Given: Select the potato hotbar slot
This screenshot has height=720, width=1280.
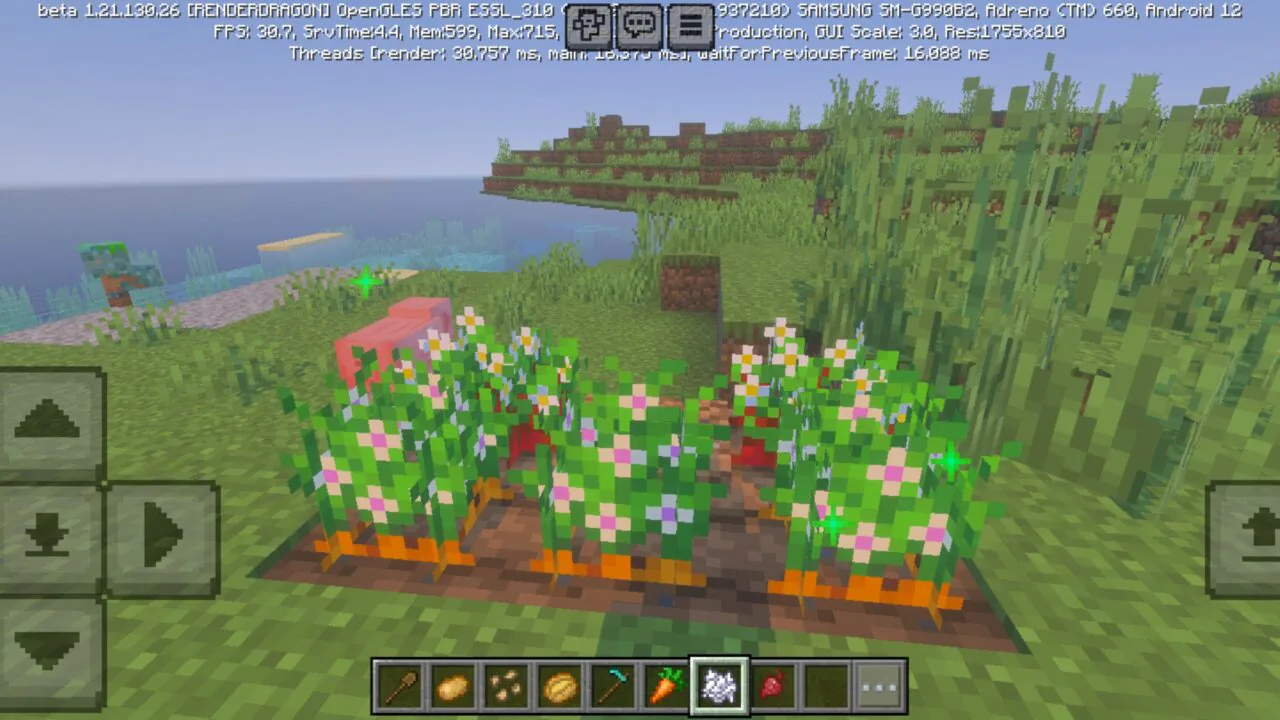Looking at the screenshot, I should (453, 684).
